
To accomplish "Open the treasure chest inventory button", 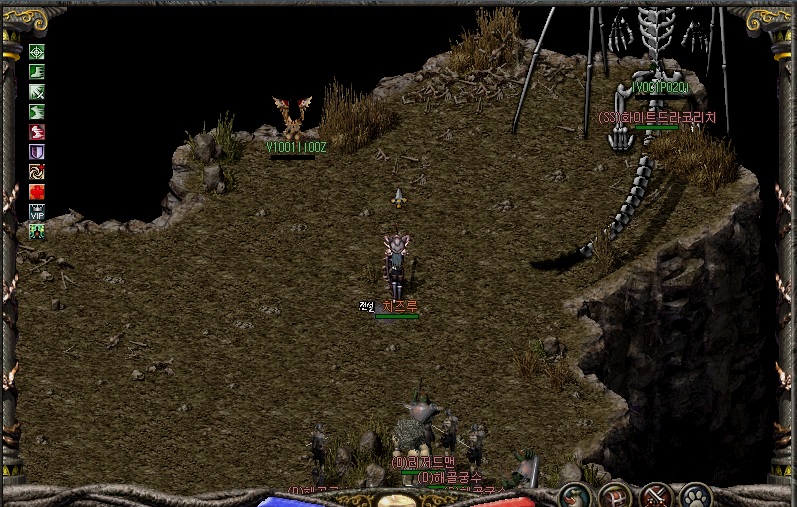I will 614,495.
